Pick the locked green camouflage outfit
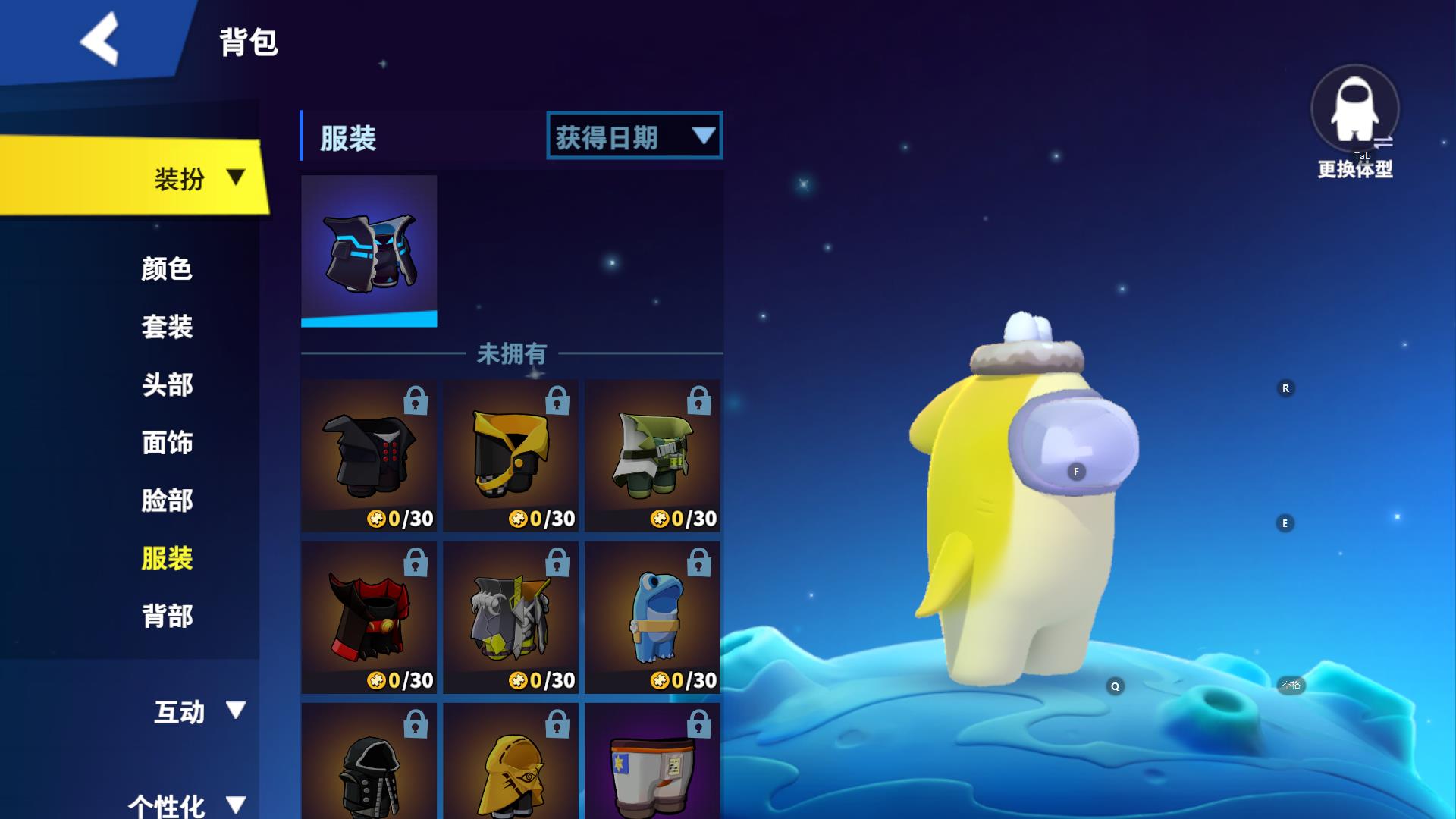The height and width of the screenshot is (819, 1456). click(x=652, y=455)
